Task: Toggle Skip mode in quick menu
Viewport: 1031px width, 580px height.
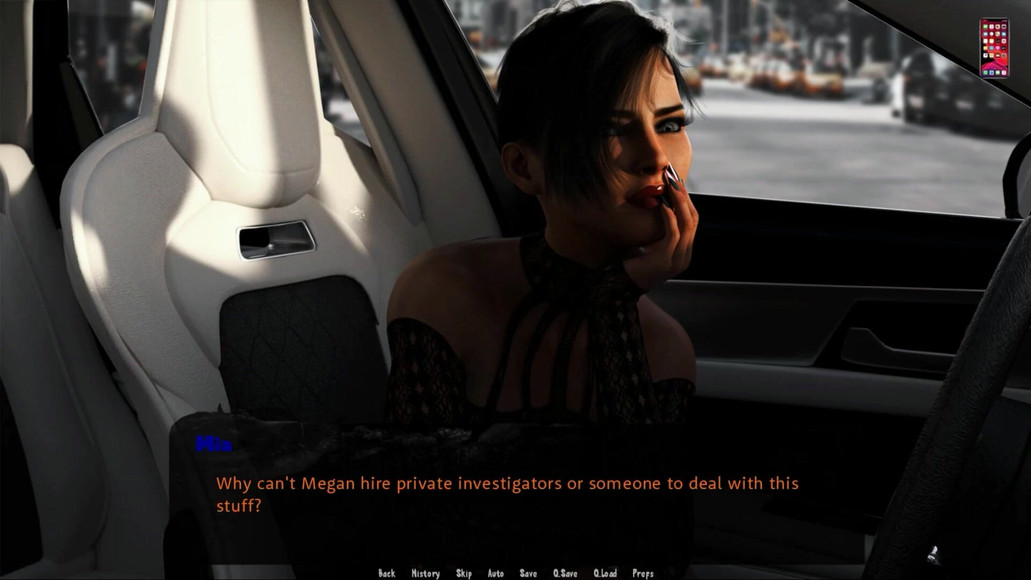Action: tap(464, 573)
